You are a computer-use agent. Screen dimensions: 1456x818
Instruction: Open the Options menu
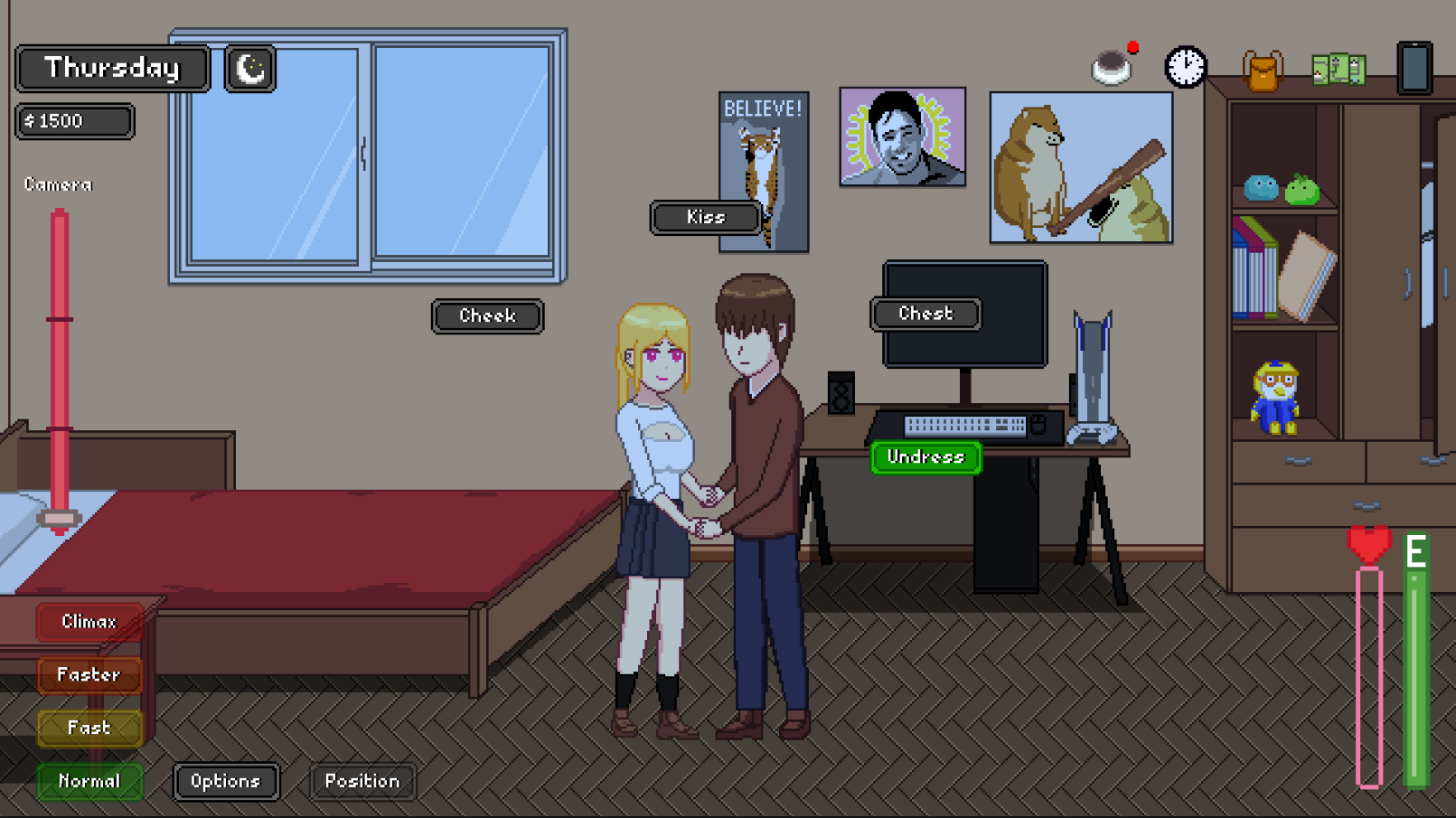tap(226, 781)
